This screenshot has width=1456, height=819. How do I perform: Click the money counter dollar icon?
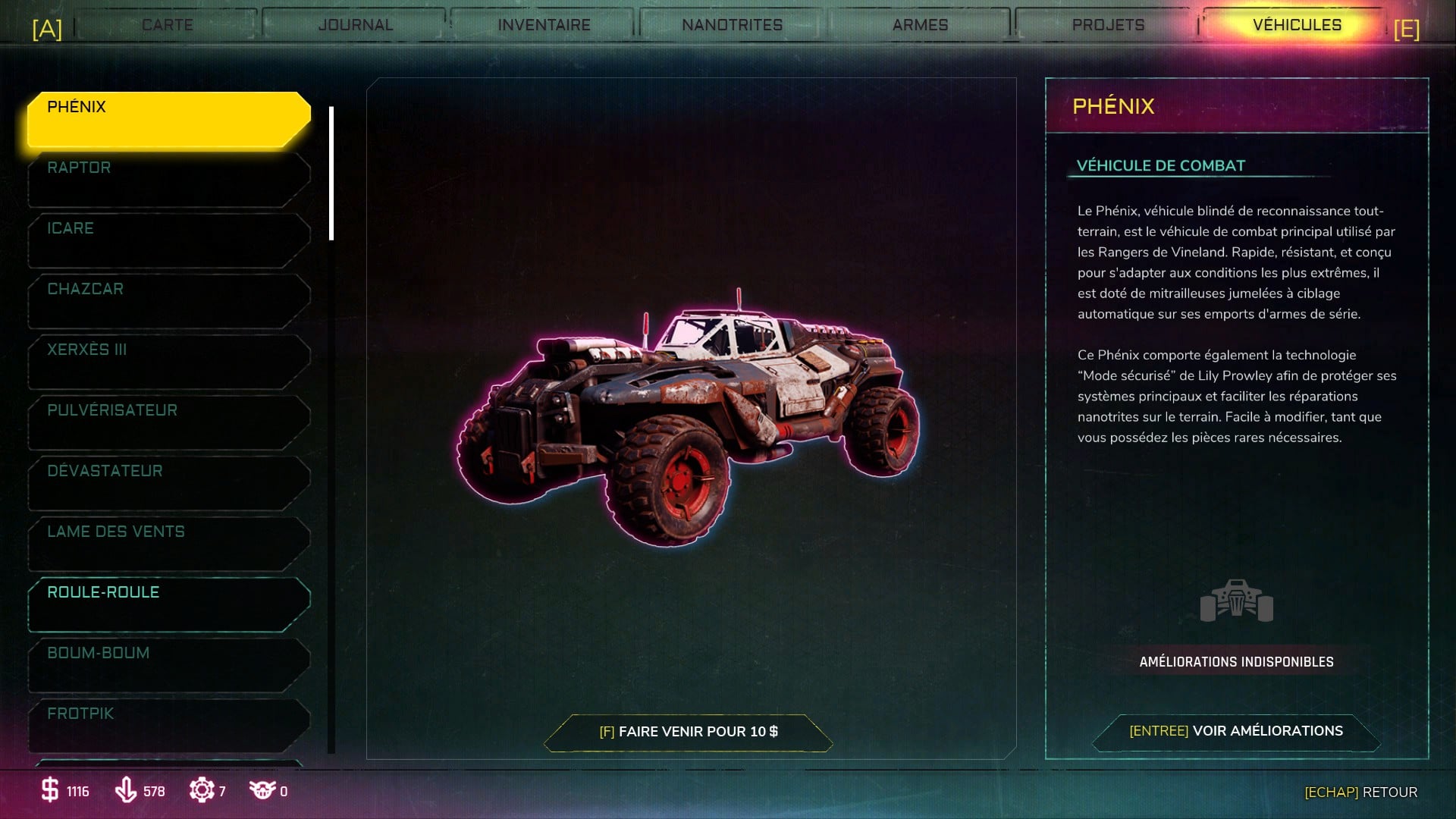pyautogui.click(x=50, y=791)
